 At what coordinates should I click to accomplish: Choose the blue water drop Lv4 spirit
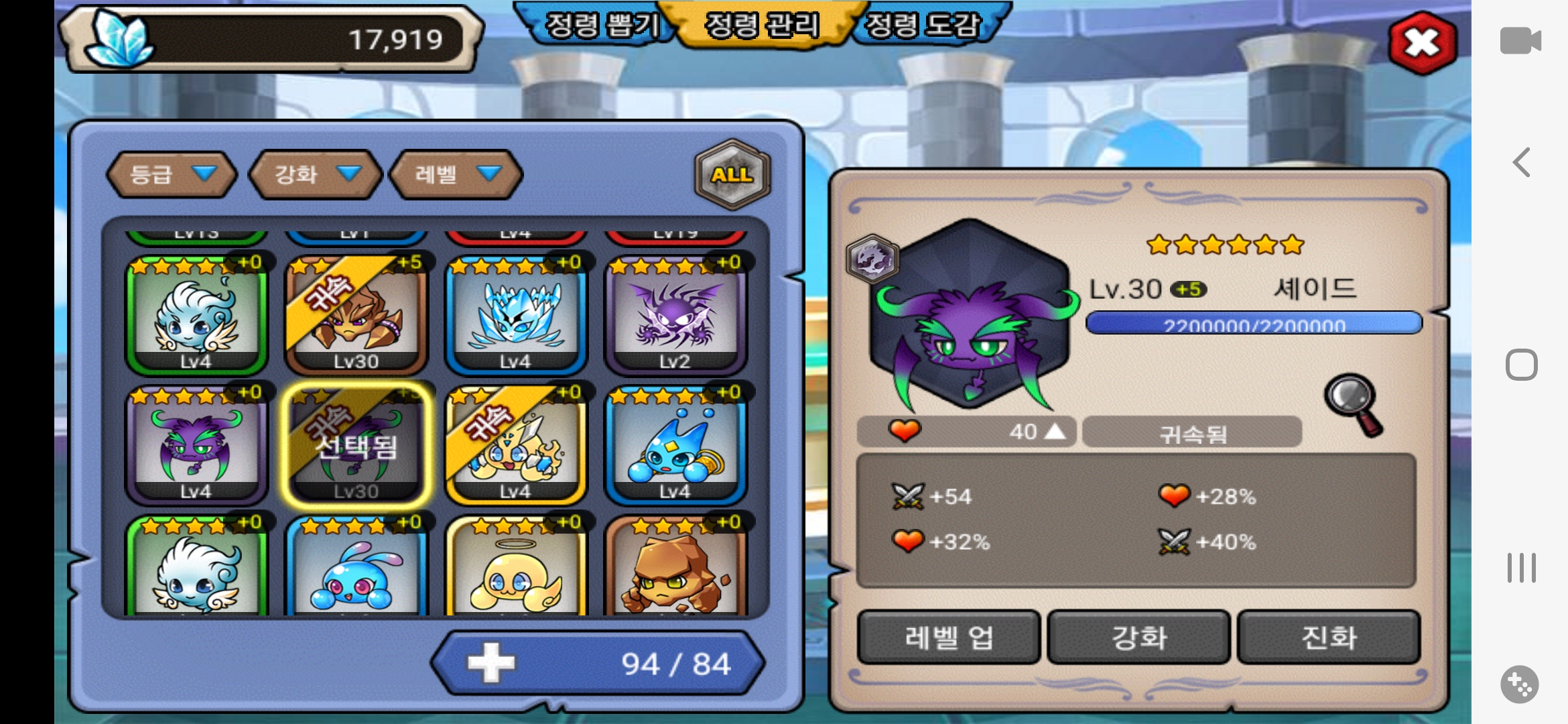[x=675, y=445]
